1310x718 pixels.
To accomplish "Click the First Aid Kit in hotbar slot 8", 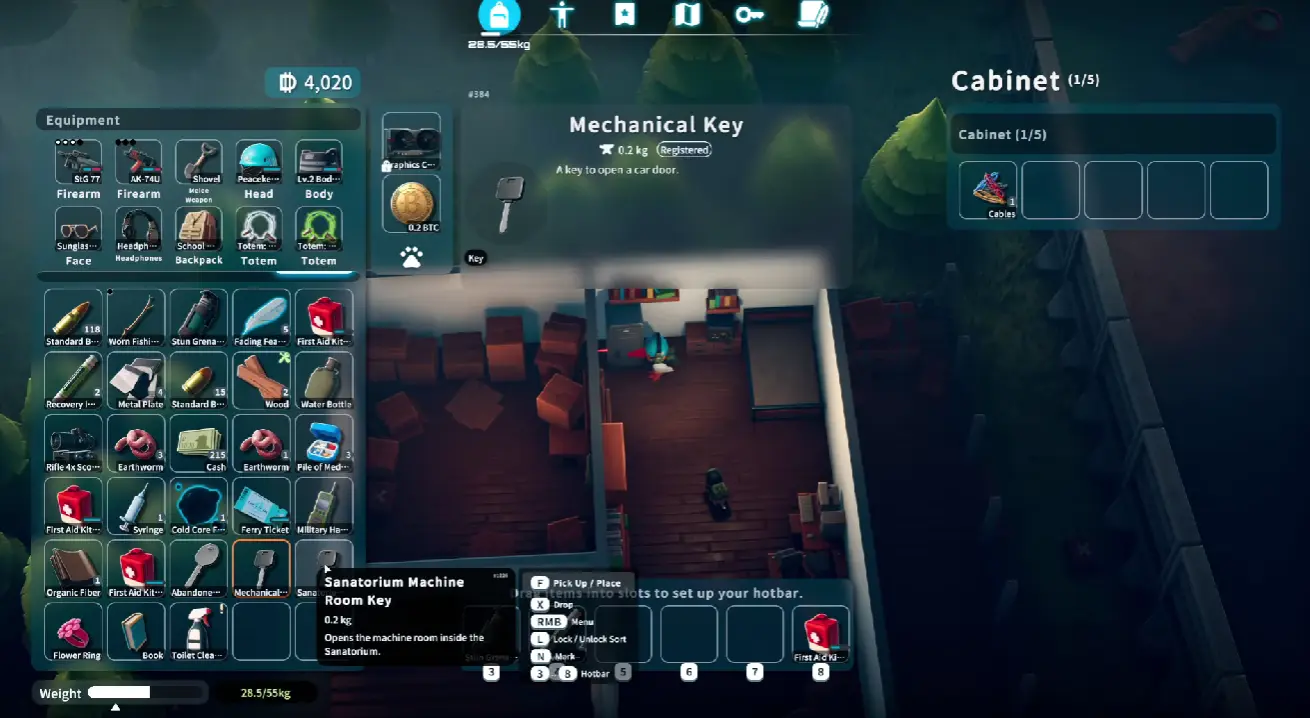I will (x=820, y=633).
